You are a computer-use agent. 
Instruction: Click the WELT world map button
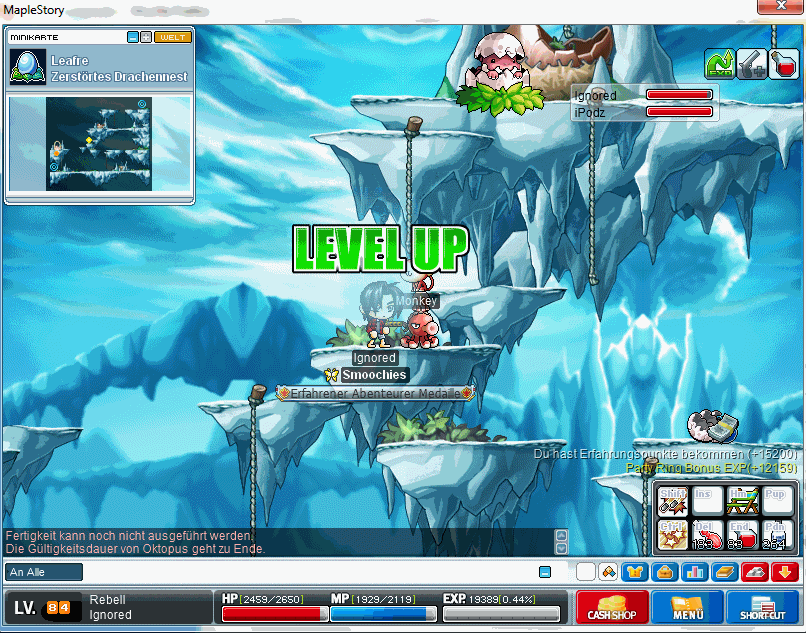point(173,37)
